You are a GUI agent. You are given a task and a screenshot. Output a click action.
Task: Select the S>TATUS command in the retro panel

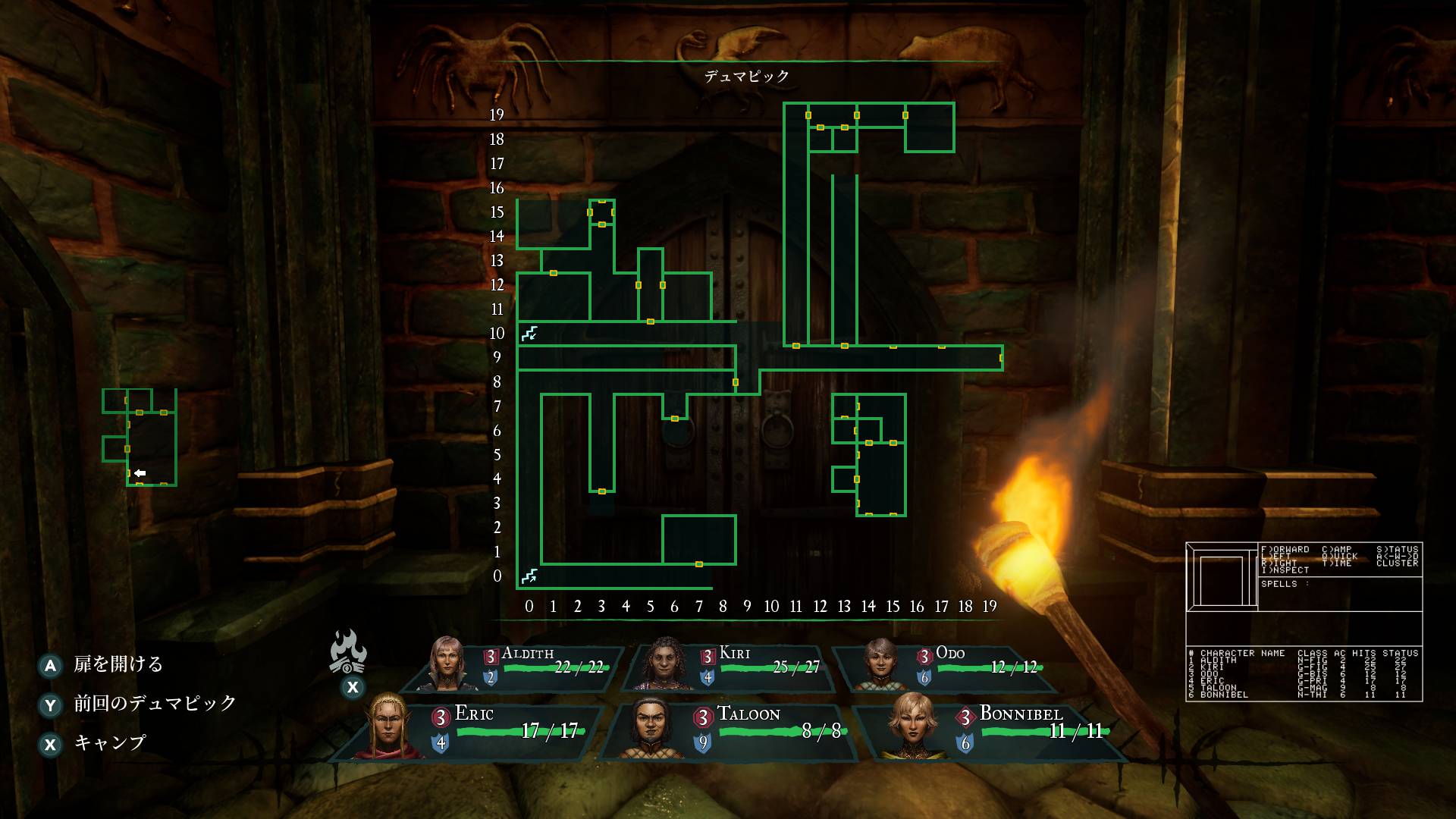tap(1398, 548)
